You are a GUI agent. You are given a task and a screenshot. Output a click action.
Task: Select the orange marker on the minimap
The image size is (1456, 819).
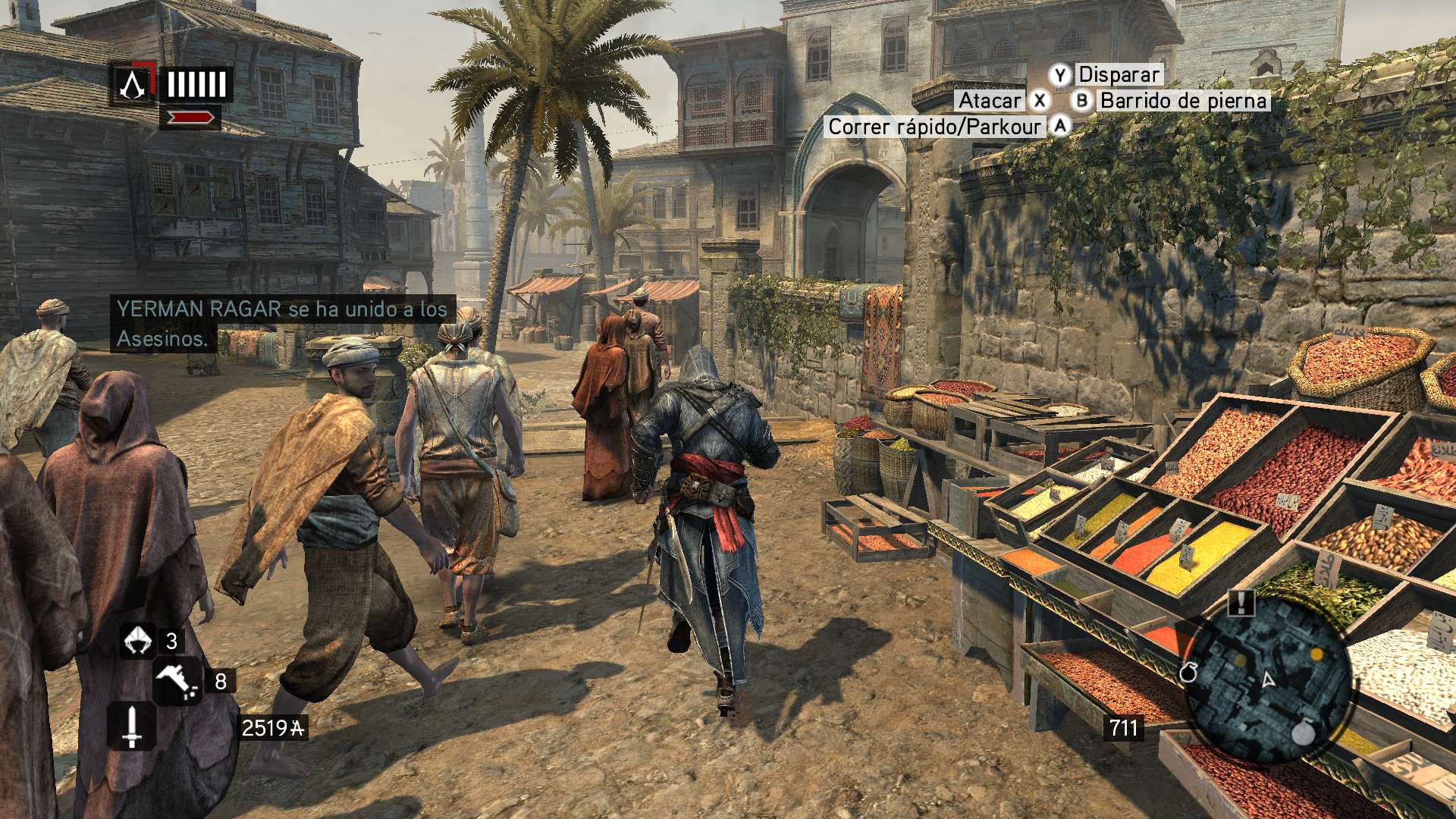coord(1317,654)
